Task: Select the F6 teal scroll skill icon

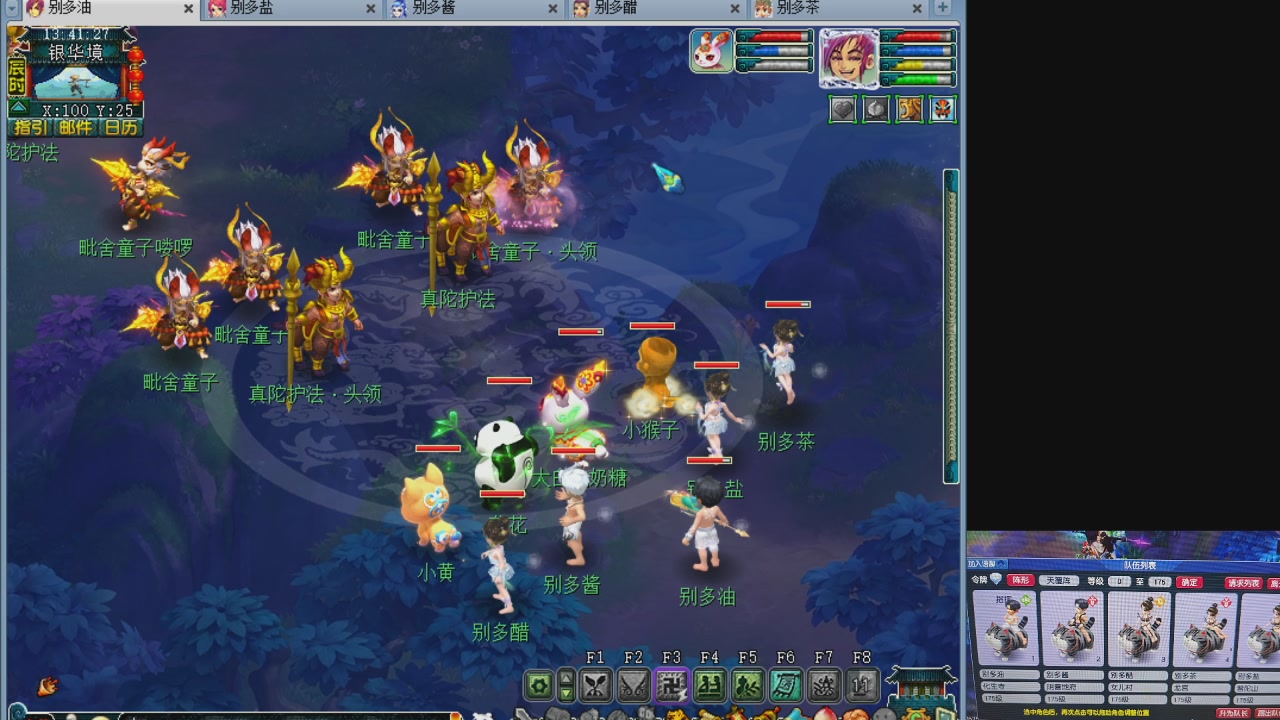Action: tap(786, 685)
